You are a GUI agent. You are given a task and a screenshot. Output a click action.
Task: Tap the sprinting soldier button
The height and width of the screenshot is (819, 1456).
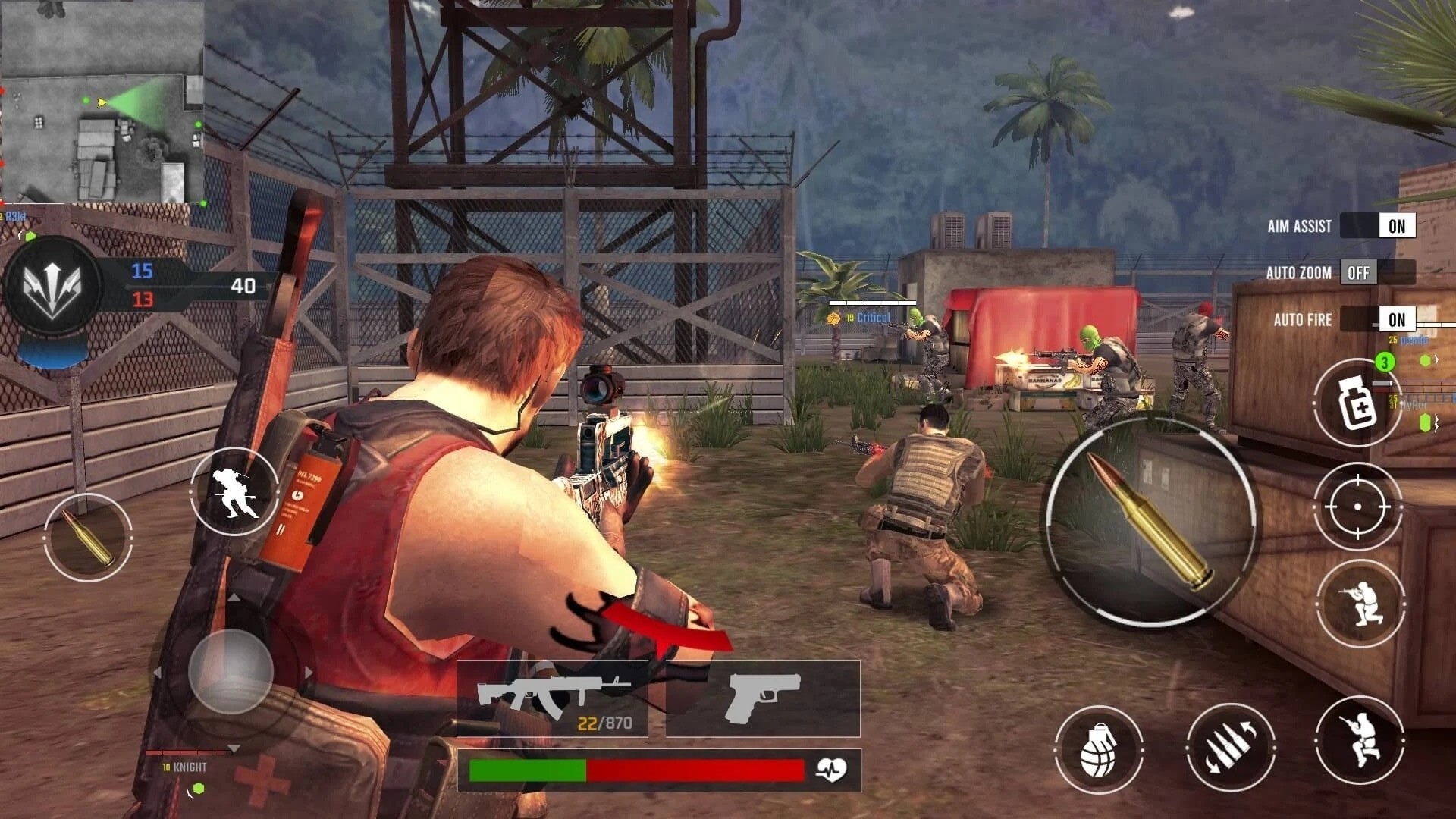pos(234,491)
